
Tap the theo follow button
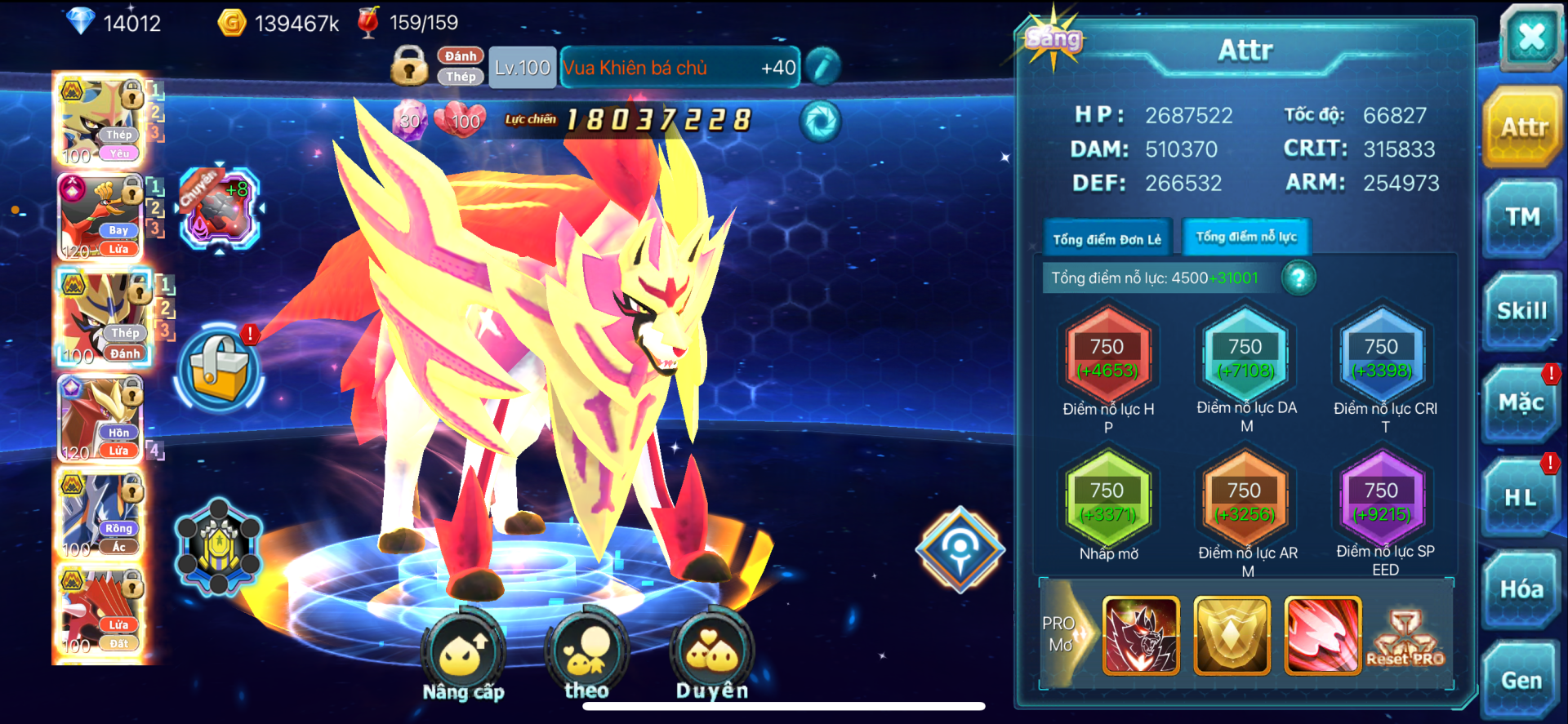(586, 651)
